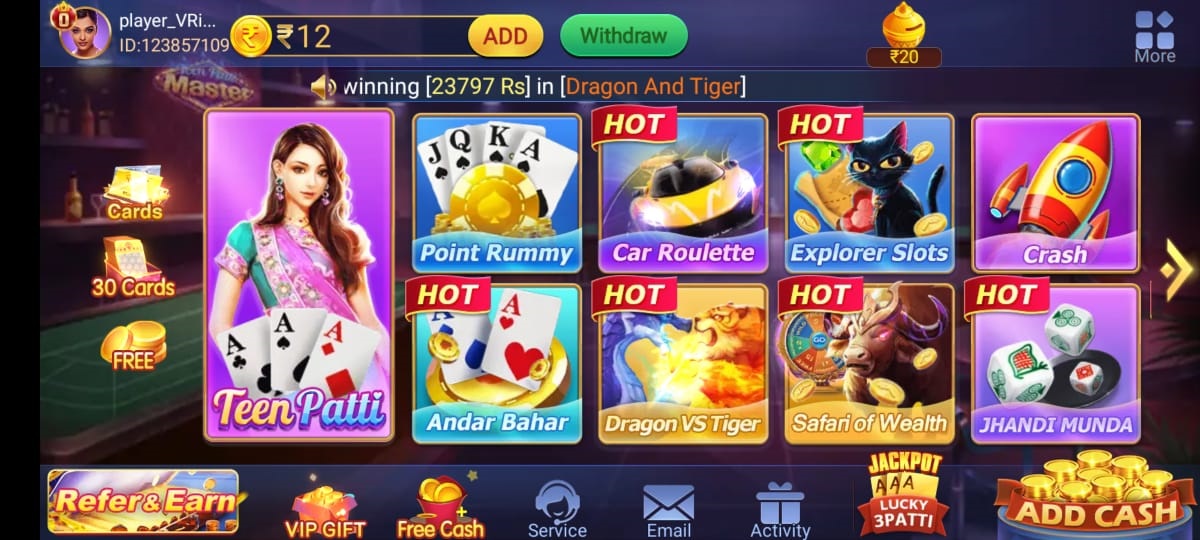This screenshot has width=1200, height=540.
Task: Tap the green Withdraw button
Action: 623,36
